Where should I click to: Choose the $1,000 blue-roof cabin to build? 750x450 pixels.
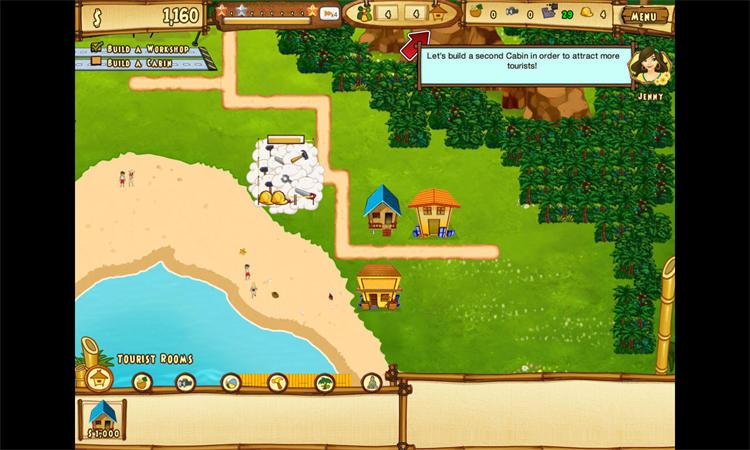coord(102,417)
